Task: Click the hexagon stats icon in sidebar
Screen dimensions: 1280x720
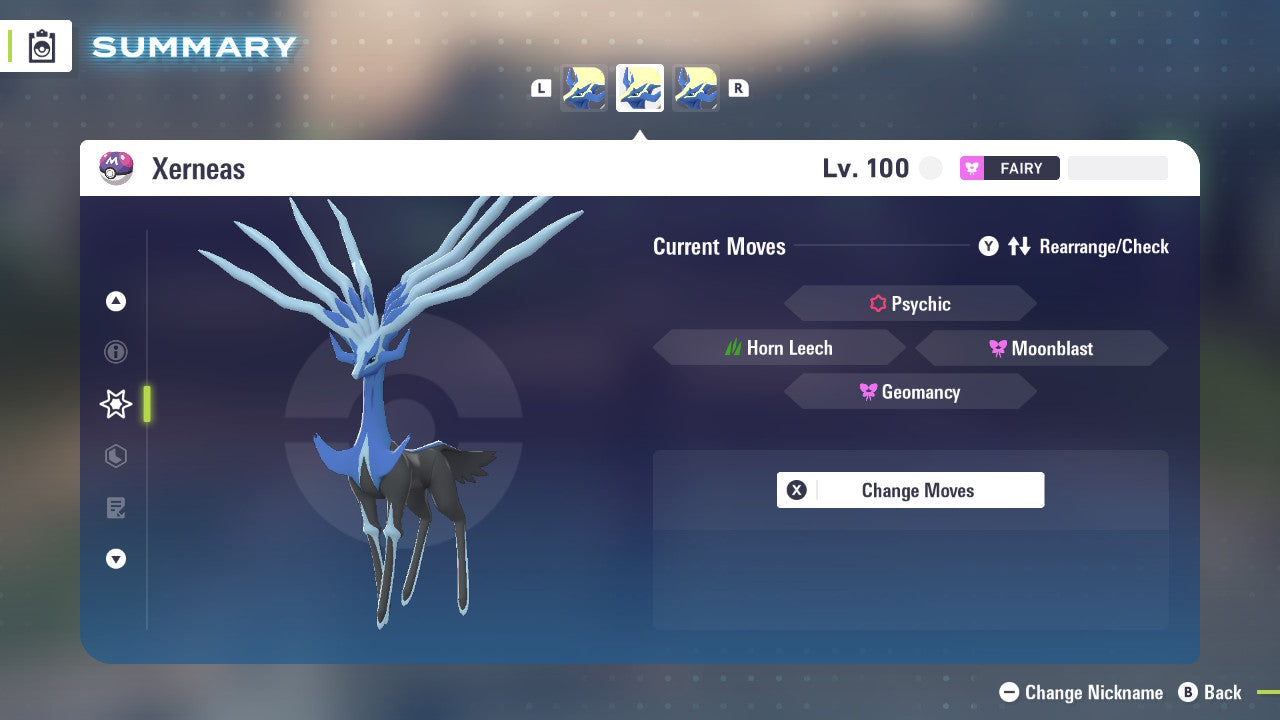Action: click(x=116, y=456)
